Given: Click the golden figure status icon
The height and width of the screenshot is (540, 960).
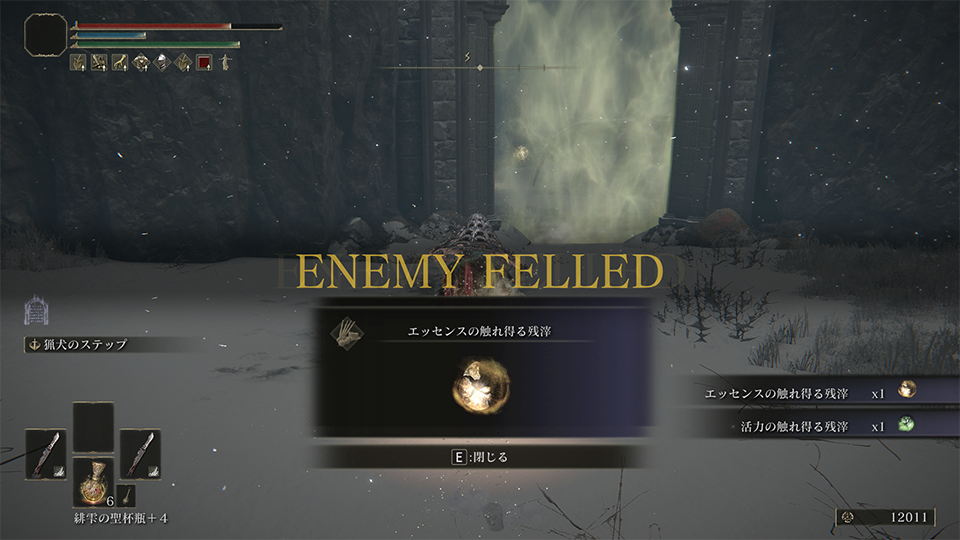Looking at the screenshot, I should pos(225,62).
